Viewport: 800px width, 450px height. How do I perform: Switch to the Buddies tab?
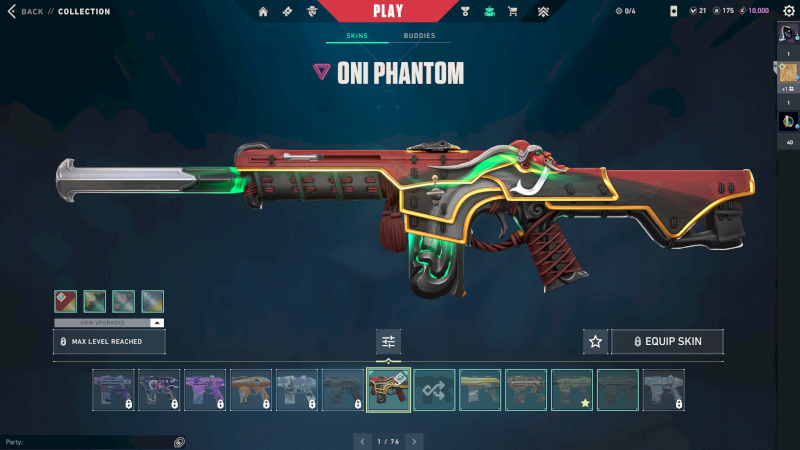click(x=419, y=36)
